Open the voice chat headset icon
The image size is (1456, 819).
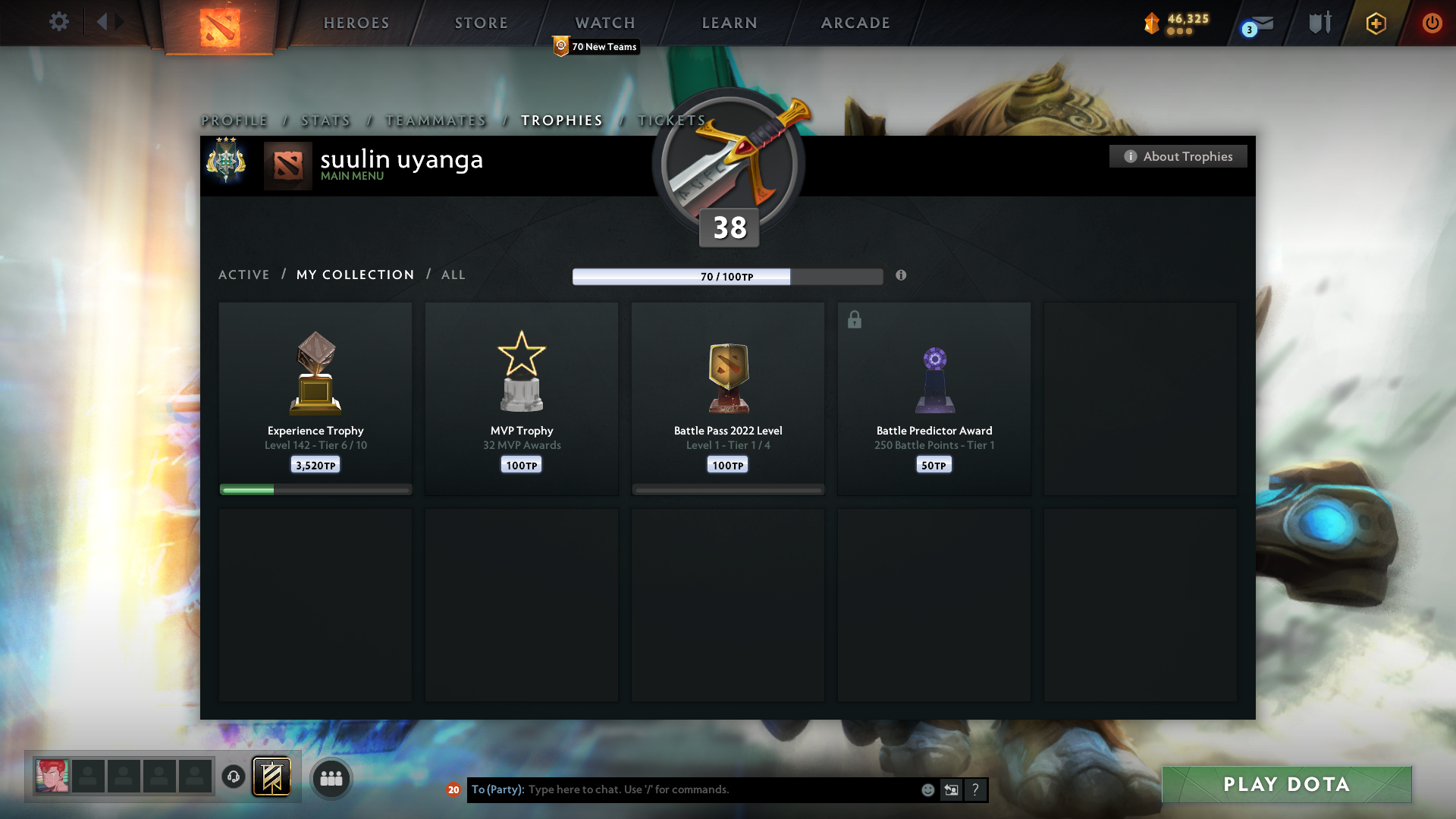coord(233,777)
